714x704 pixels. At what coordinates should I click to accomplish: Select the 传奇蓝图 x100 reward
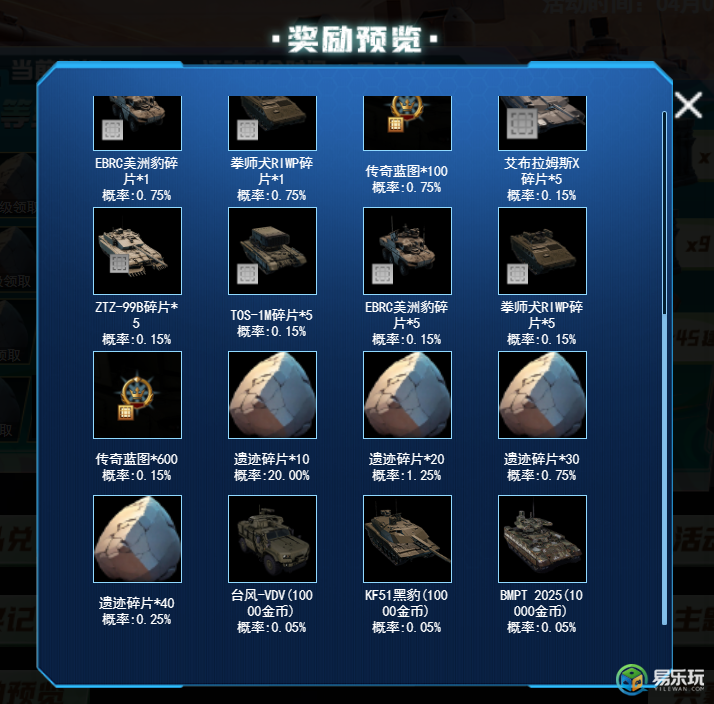point(407,123)
